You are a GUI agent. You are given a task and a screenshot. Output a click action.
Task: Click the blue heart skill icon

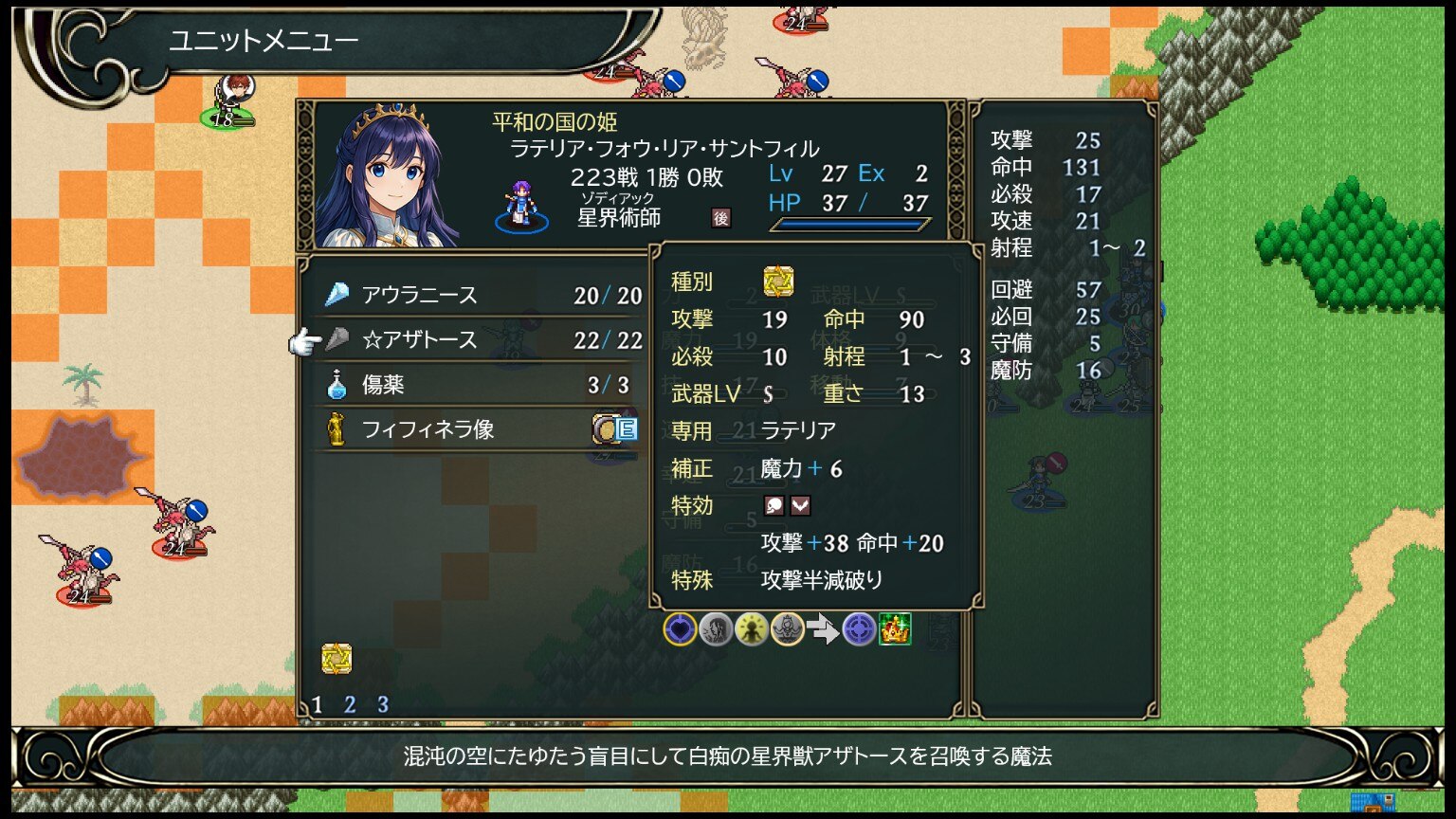[x=680, y=628]
